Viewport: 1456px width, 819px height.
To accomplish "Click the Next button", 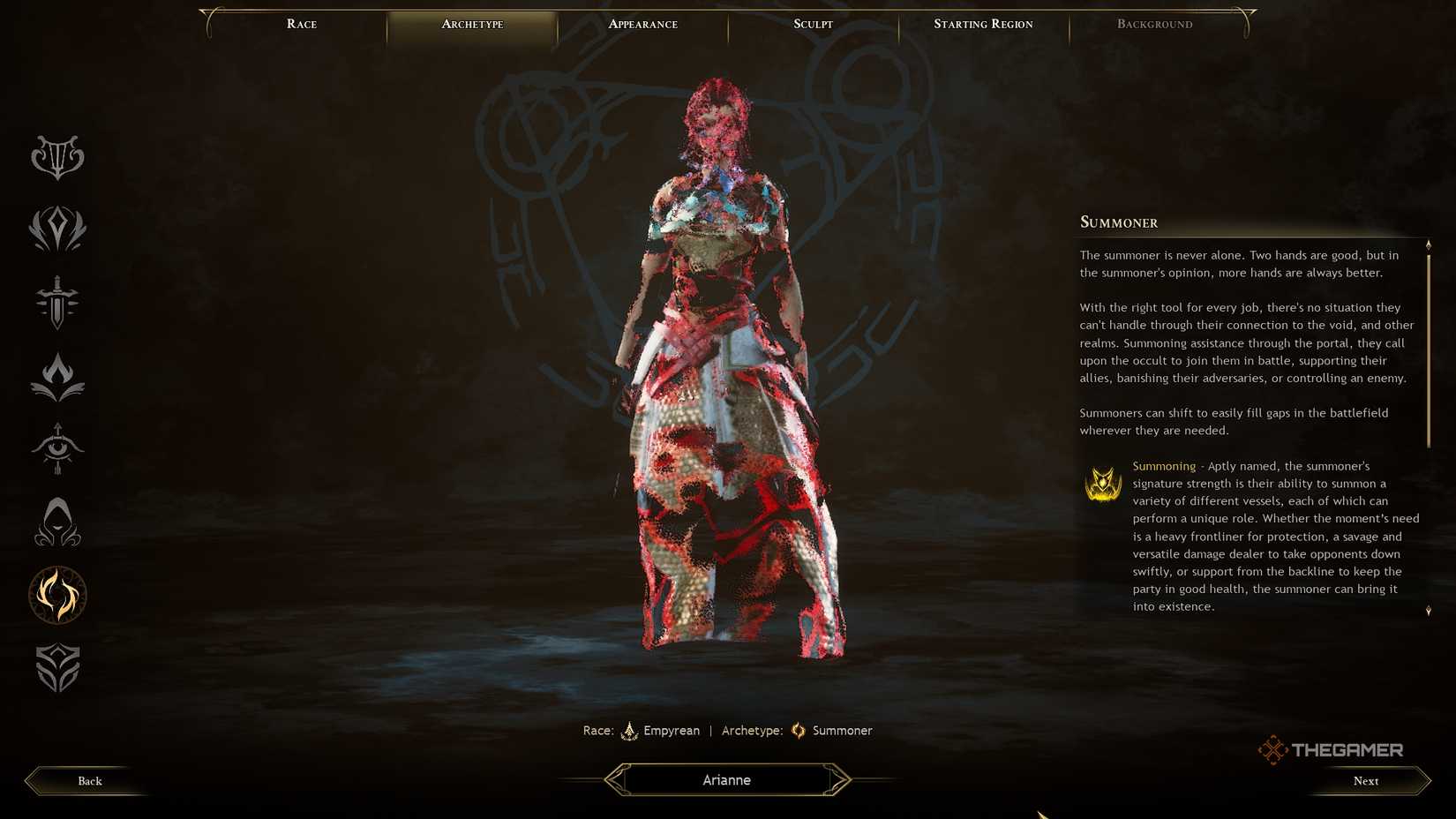I will tap(1365, 780).
